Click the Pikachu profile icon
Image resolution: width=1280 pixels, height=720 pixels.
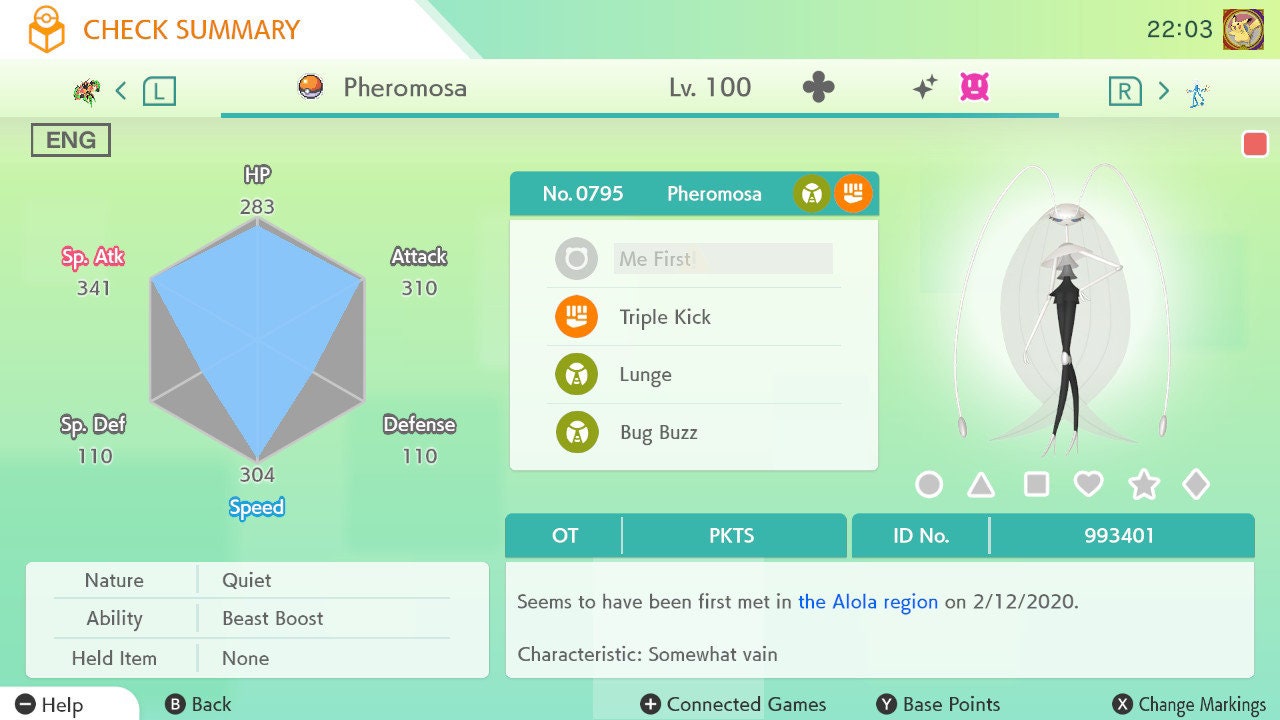[x=1243, y=29]
